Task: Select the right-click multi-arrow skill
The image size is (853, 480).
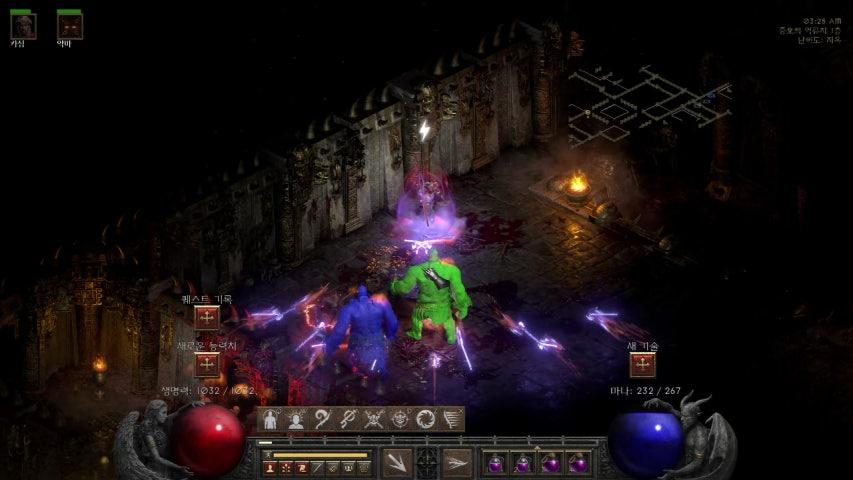Action: pos(457,462)
